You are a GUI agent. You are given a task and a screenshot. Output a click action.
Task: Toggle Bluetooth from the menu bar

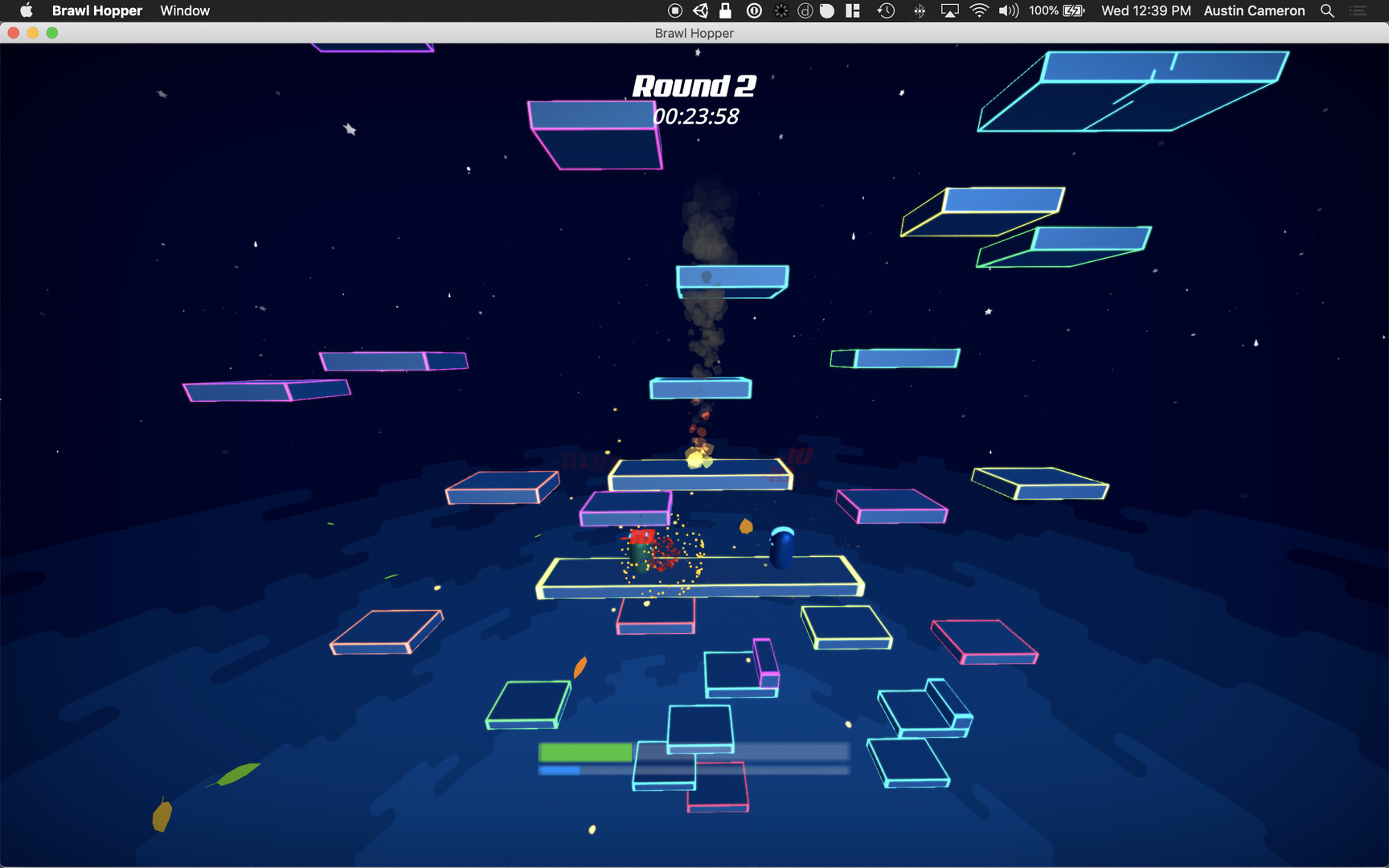[x=917, y=10]
